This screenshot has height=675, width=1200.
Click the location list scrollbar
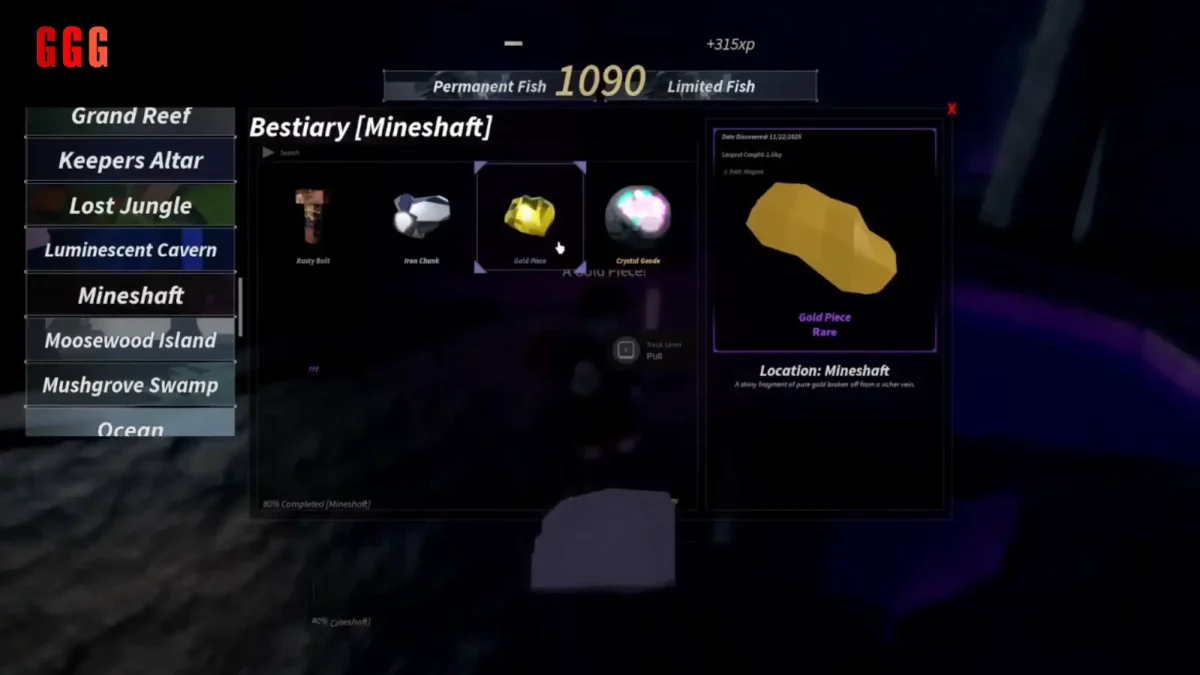[240, 306]
